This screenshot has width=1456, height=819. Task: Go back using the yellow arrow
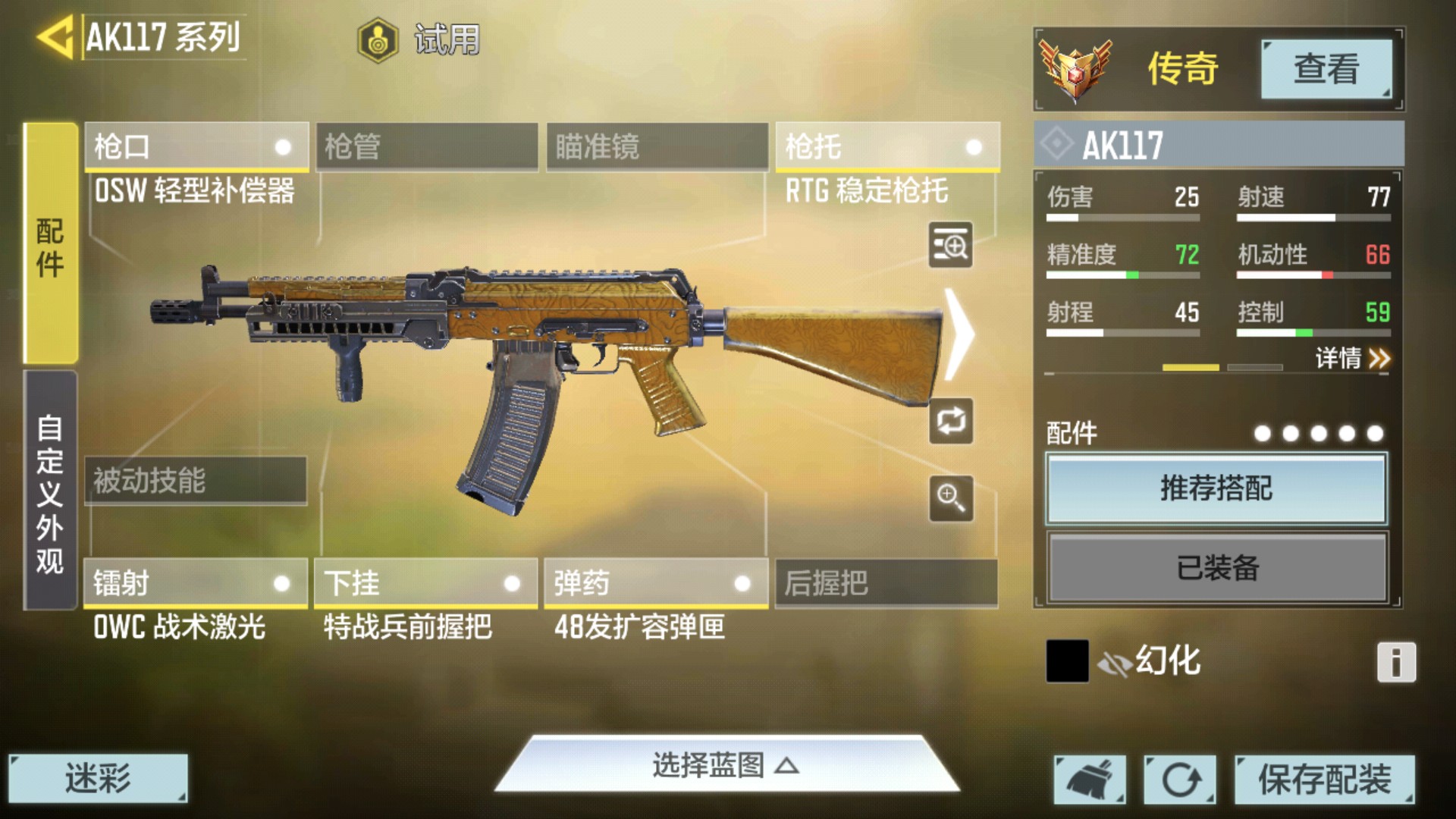[55, 36]
